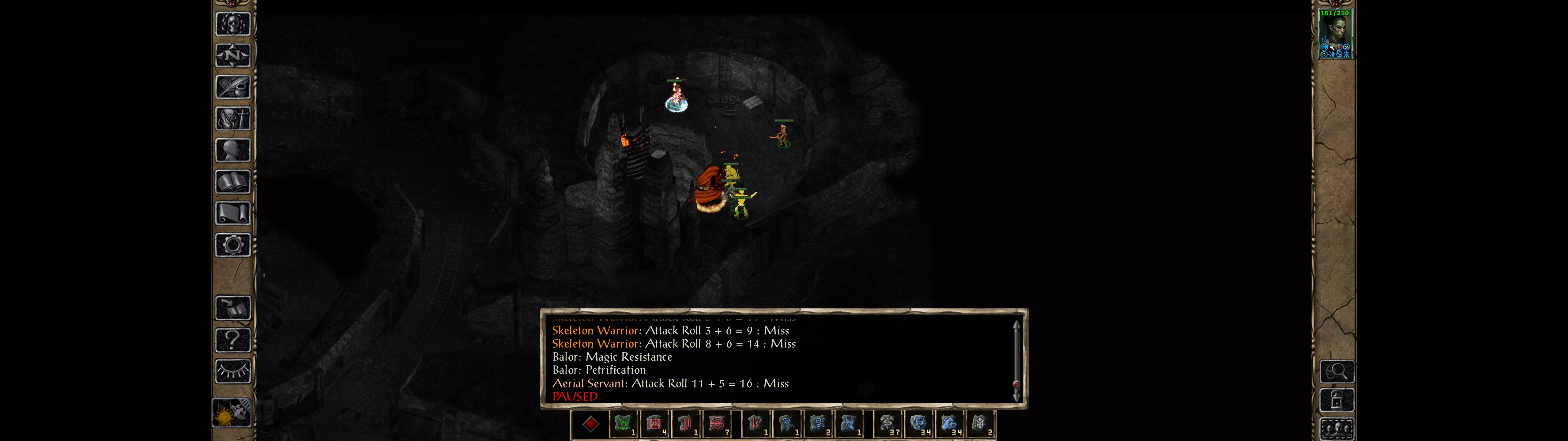Viewport: 1568px width, 441px height.
Task: Click the magnifying glass highlight button
Action: pos(1337,371)
